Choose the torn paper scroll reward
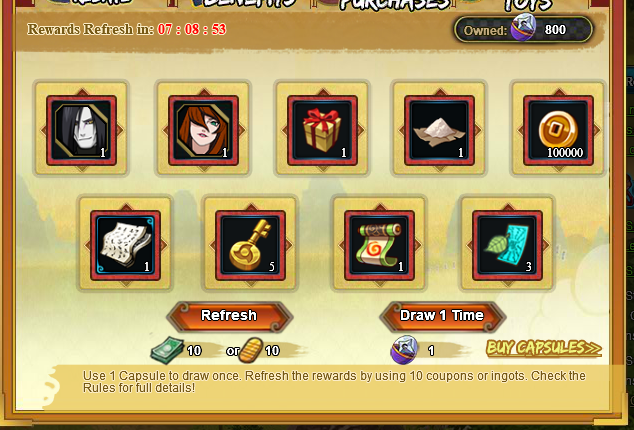Image resolution: width=634 pixels, height=430 pixels. point(125,243)
